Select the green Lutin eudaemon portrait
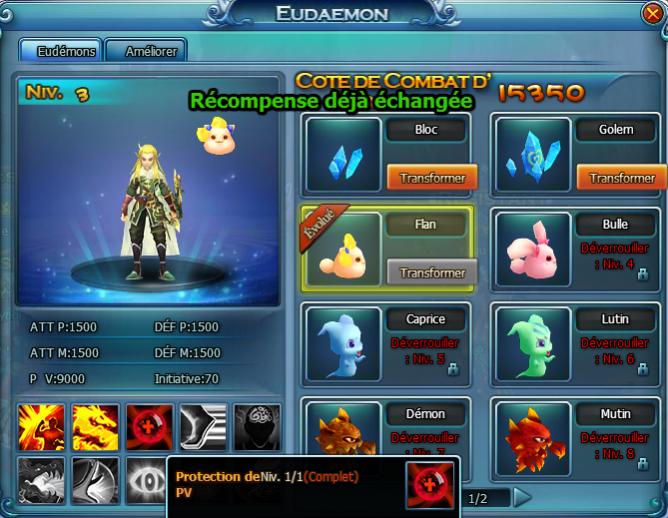The width and height of the screenshot is (668, 518). (532, 343)
